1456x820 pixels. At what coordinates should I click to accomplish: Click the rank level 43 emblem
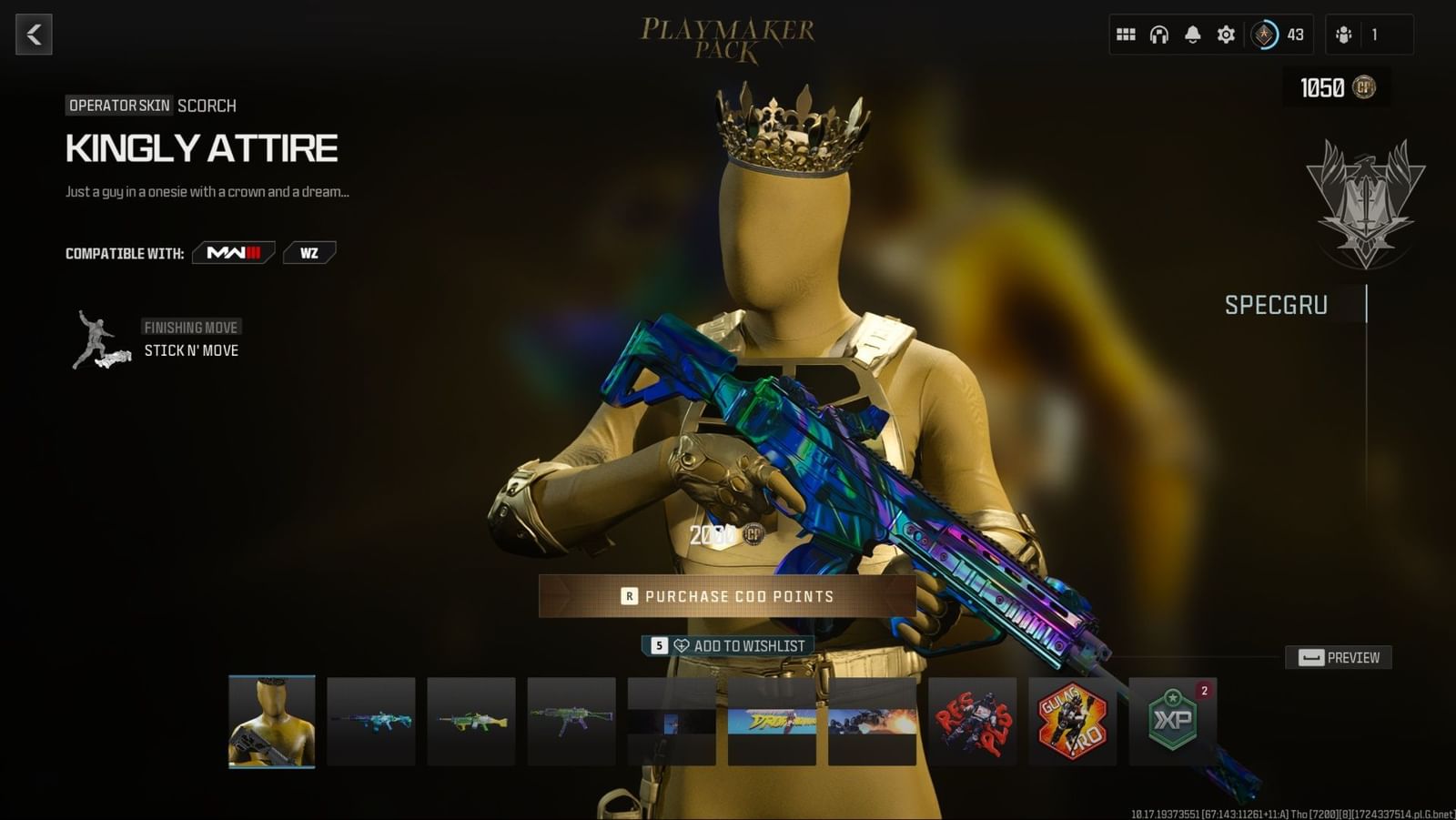click(x=1267, y=35)
